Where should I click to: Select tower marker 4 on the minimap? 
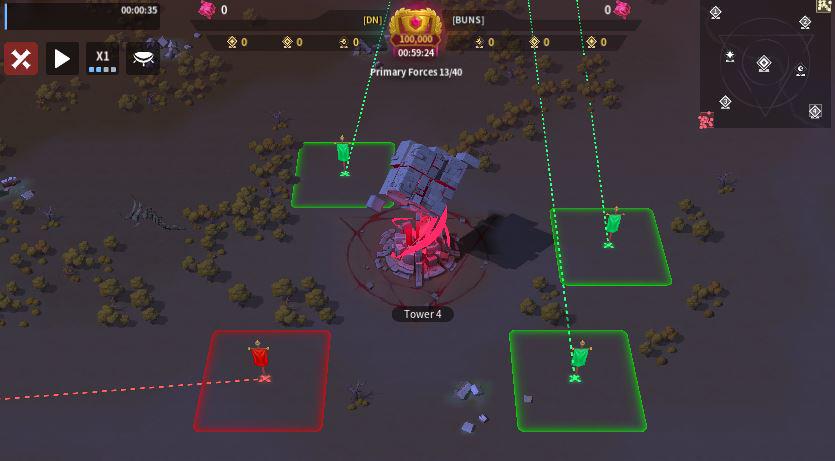click(x=817, y=112)
